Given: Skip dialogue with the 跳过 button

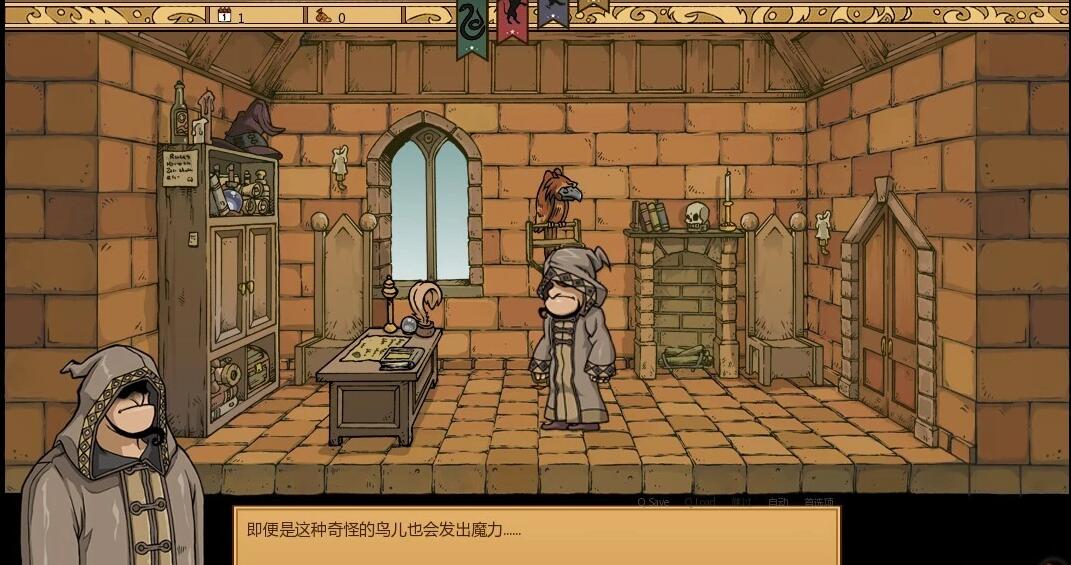Looking at the screenshot, I should coord(740,502).
